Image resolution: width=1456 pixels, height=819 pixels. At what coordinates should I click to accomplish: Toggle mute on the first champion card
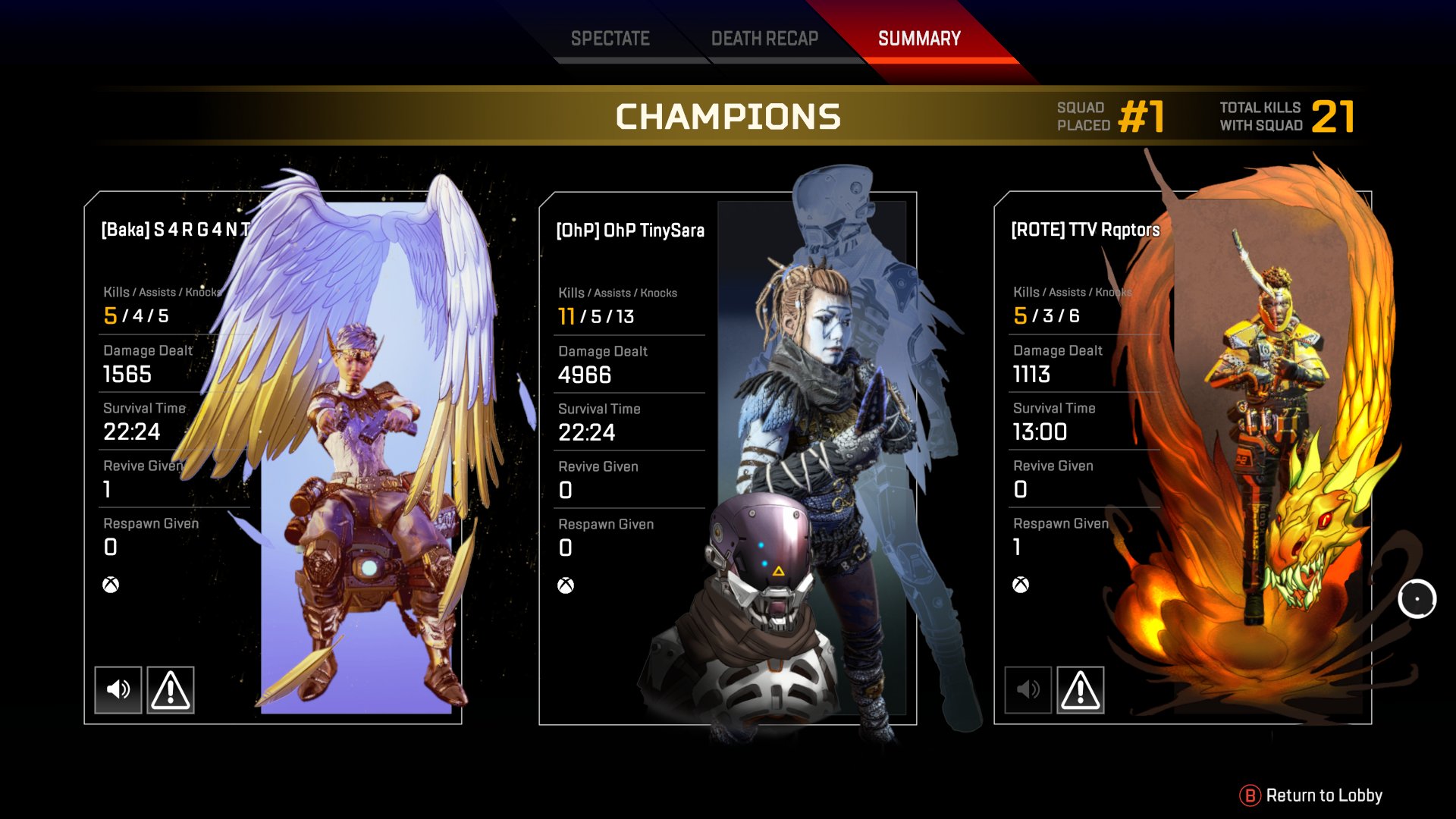(118, 689)
